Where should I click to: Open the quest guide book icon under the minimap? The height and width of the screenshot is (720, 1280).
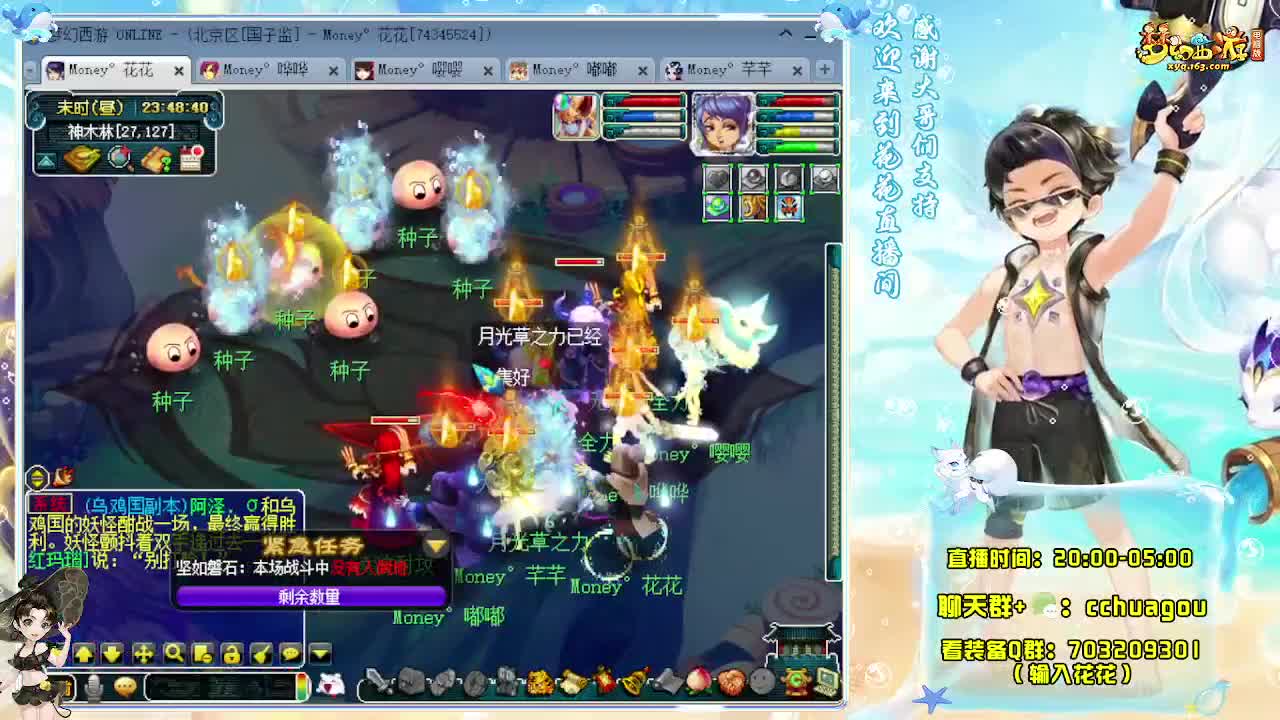(155, 159)
